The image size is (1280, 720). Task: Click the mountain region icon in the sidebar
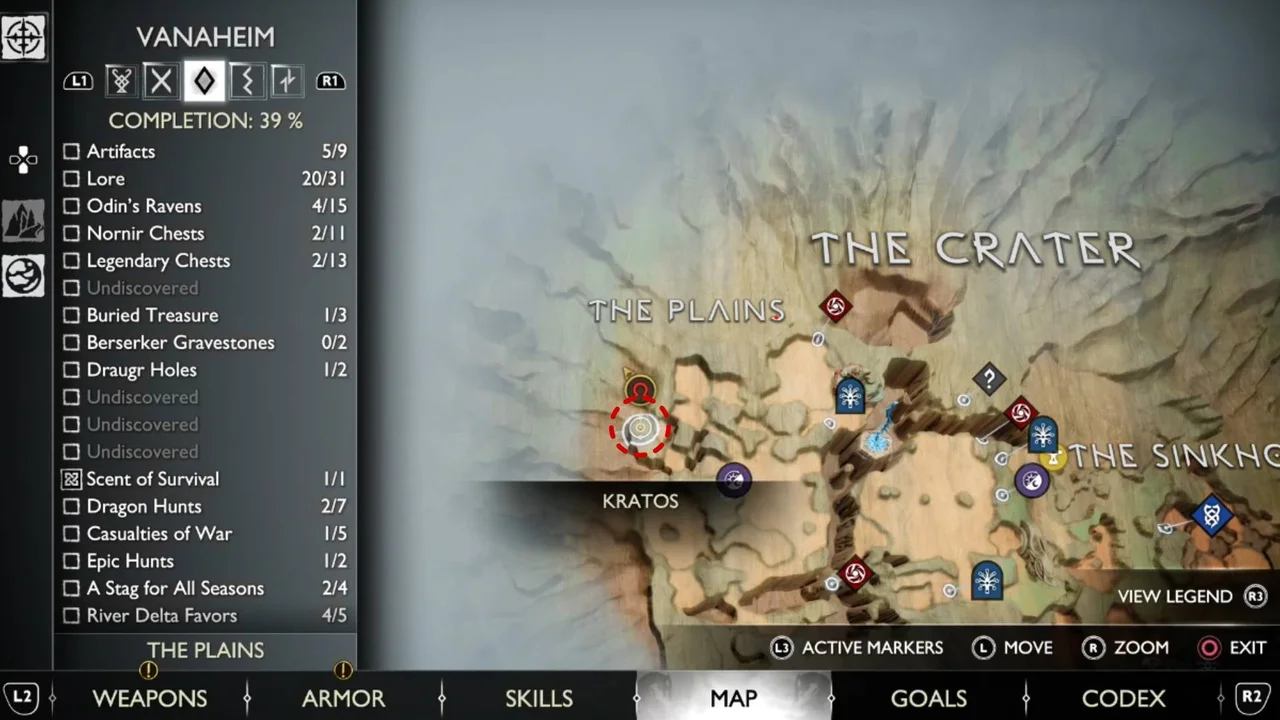coord(23,220)
